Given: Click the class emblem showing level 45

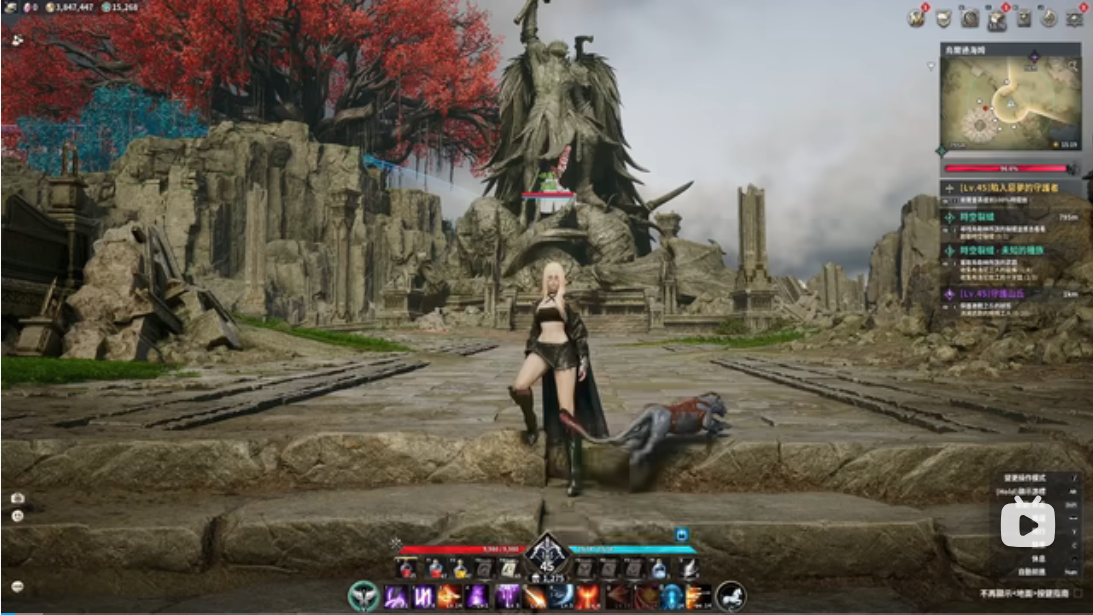Looking at the screenshot, I should [547, 555].
